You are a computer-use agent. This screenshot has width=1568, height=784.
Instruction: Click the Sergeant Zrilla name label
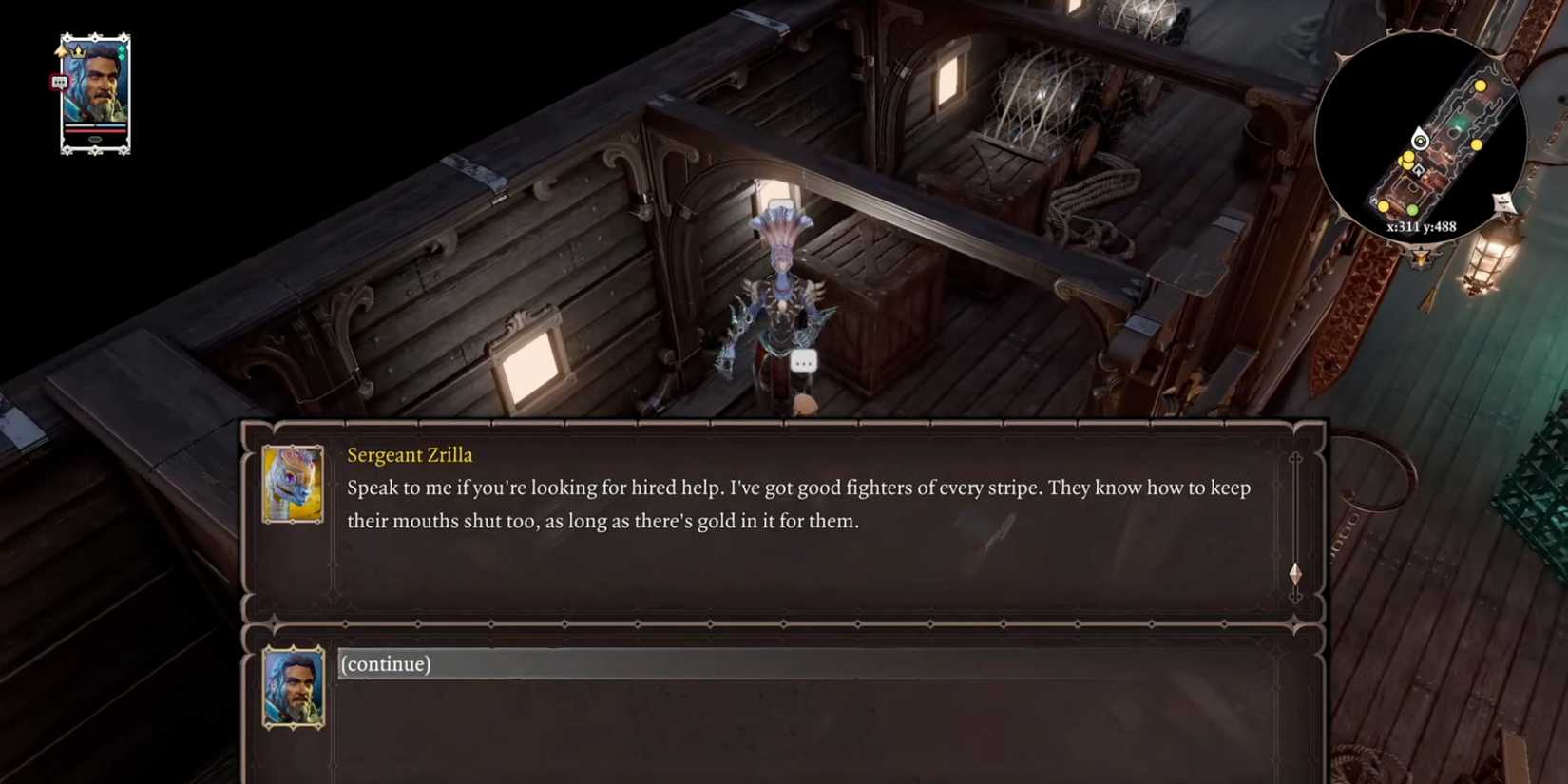pyautogui.click(x=410, y=455)
